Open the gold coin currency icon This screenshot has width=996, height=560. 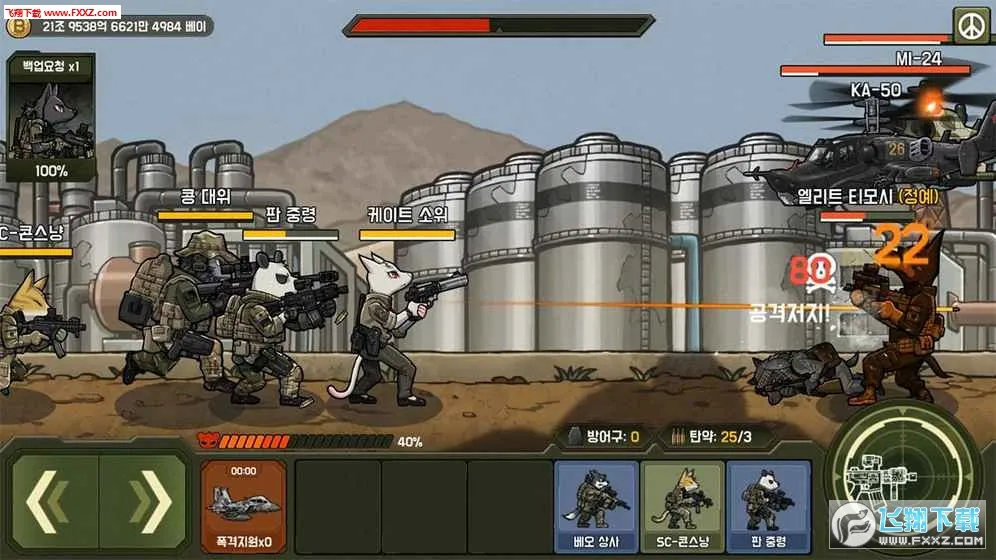pyautogui.click(x=17, y=28)
